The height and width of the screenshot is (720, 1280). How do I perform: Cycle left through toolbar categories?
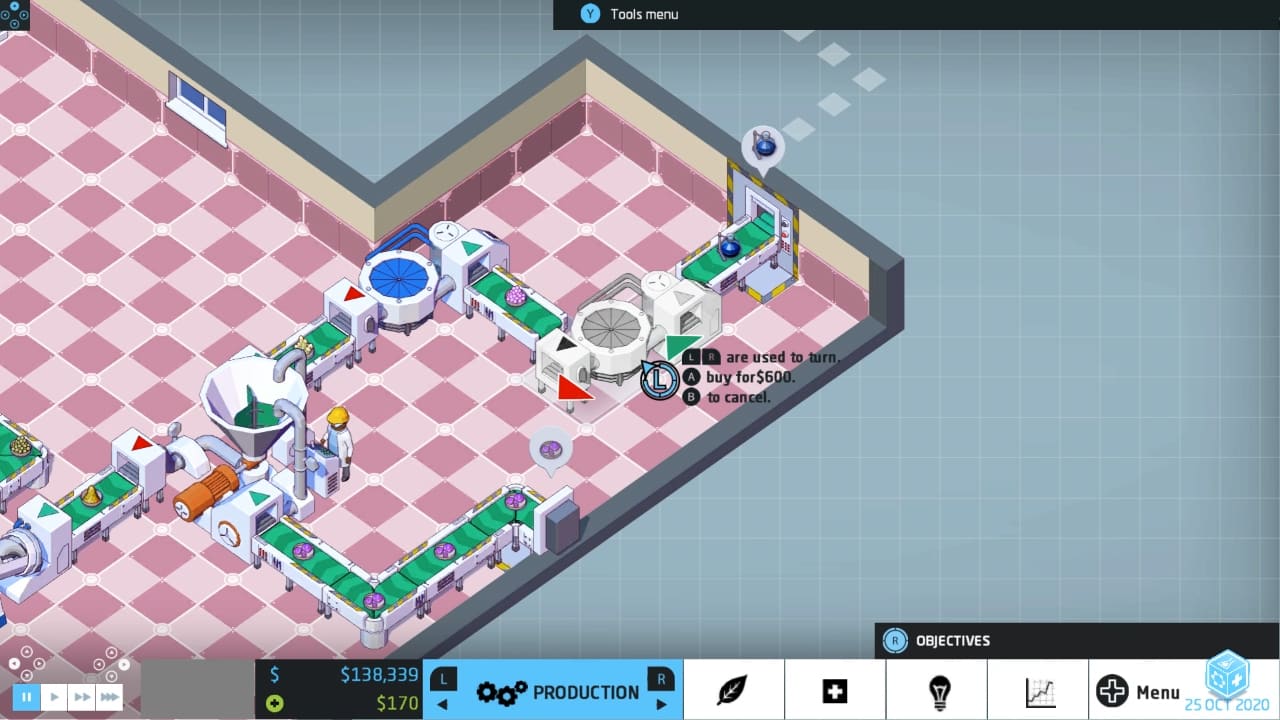point(443,690)
